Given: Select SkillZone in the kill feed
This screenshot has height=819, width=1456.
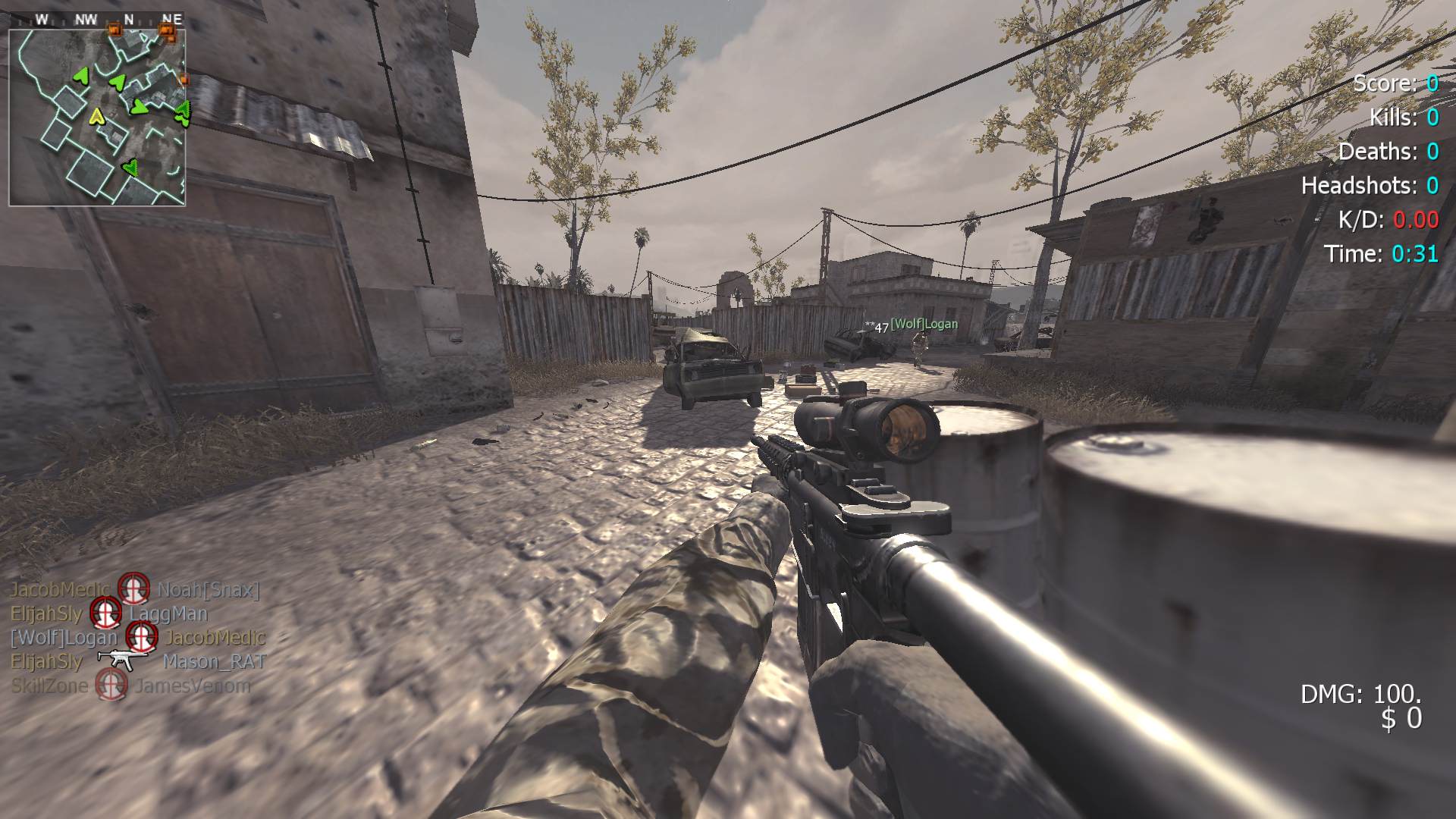Looking at the screenshot, I should (49, 686).
